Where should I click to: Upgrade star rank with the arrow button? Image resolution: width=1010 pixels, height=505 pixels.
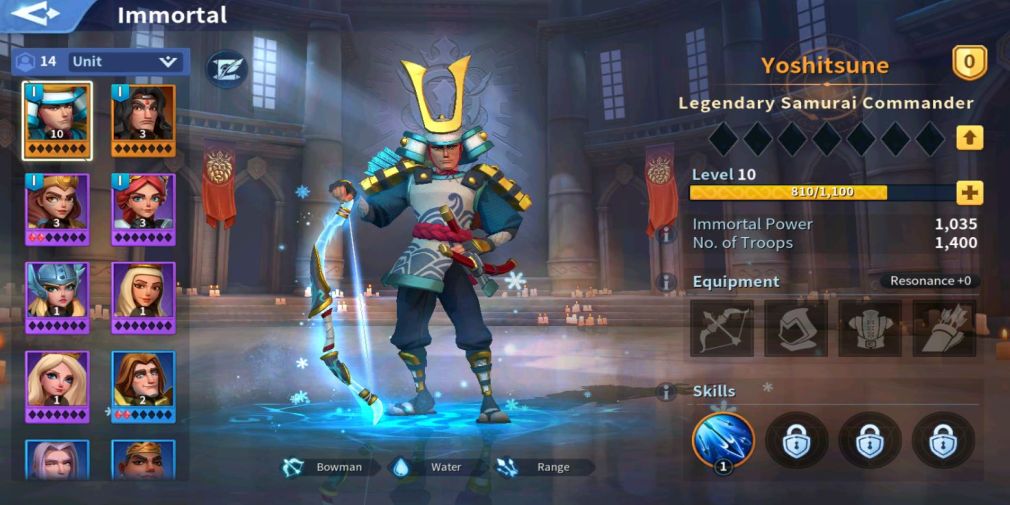point(969,138)
